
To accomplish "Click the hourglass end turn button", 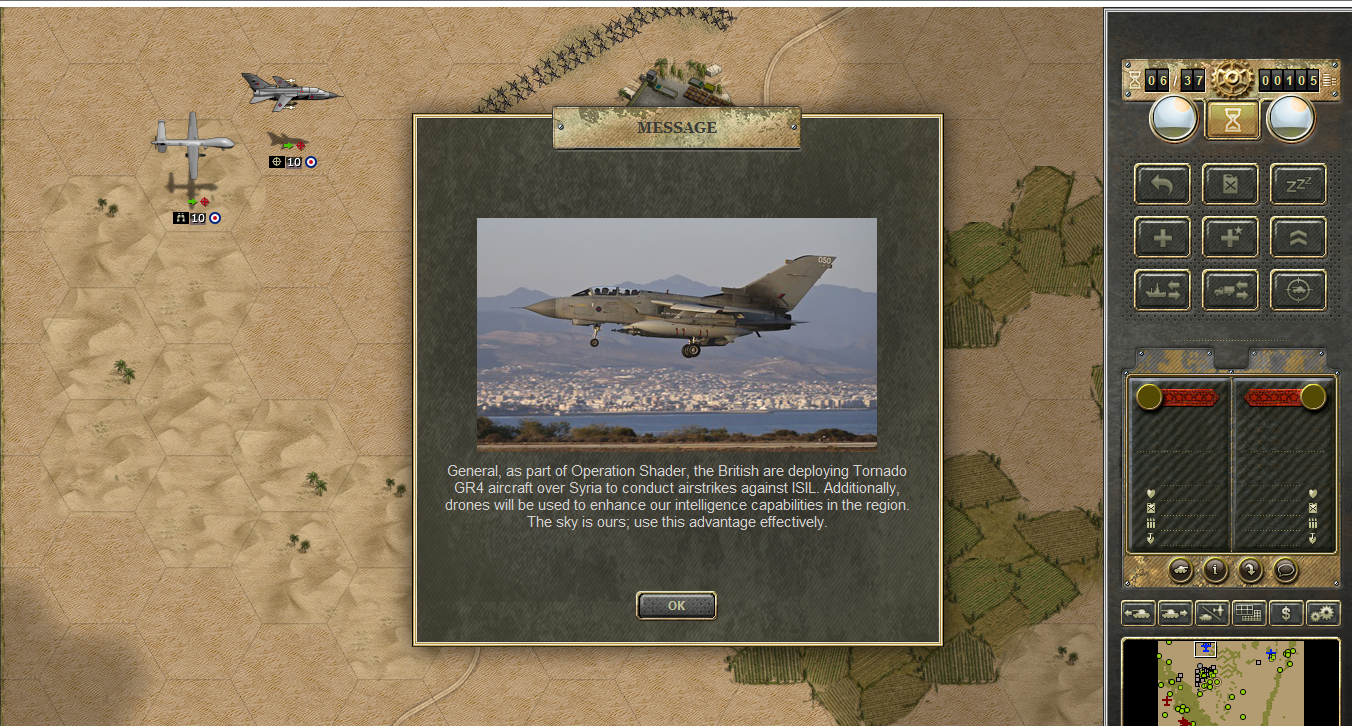I will click(1232, 120).
